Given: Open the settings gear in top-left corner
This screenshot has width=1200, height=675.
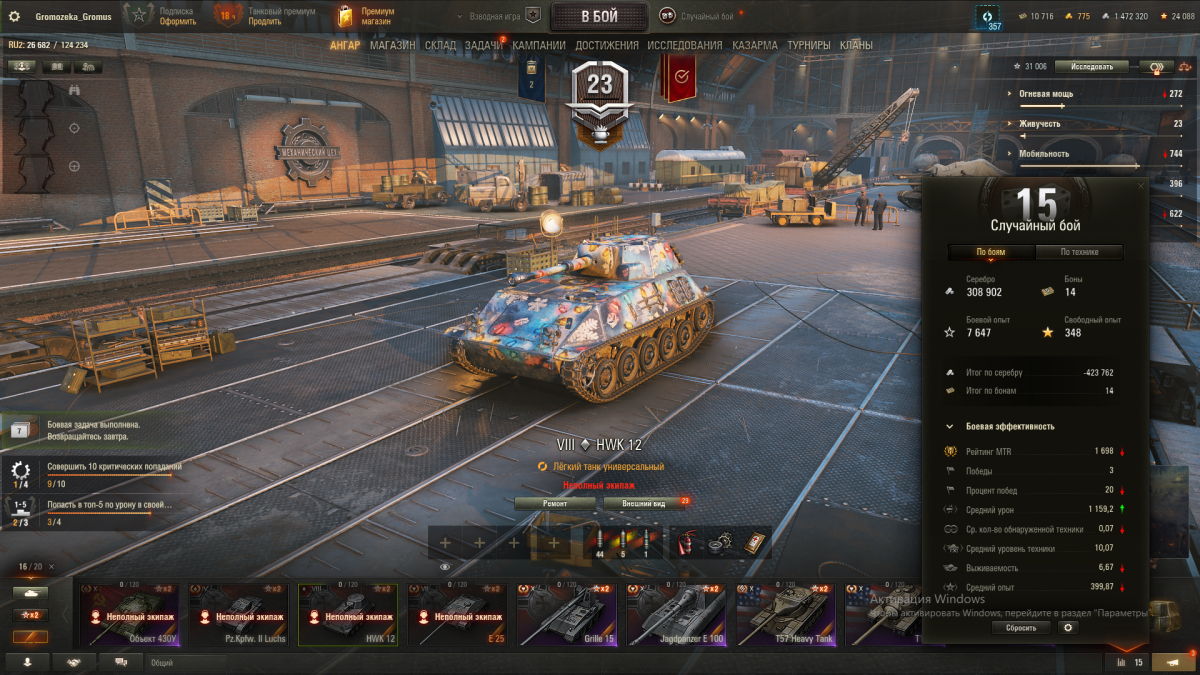Looking at the screenshot, I should 15,16.
